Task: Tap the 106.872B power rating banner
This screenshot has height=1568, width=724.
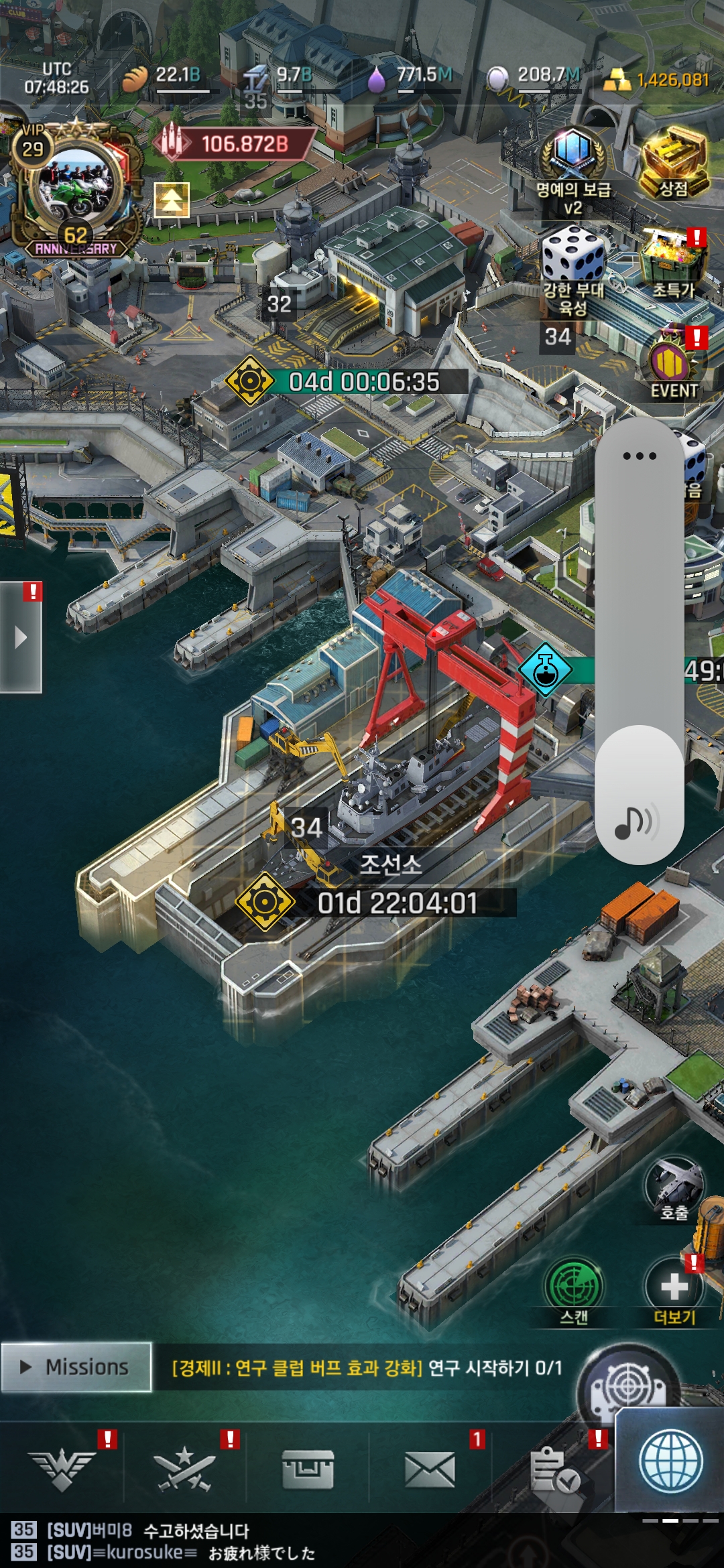Action: point(235,143)
